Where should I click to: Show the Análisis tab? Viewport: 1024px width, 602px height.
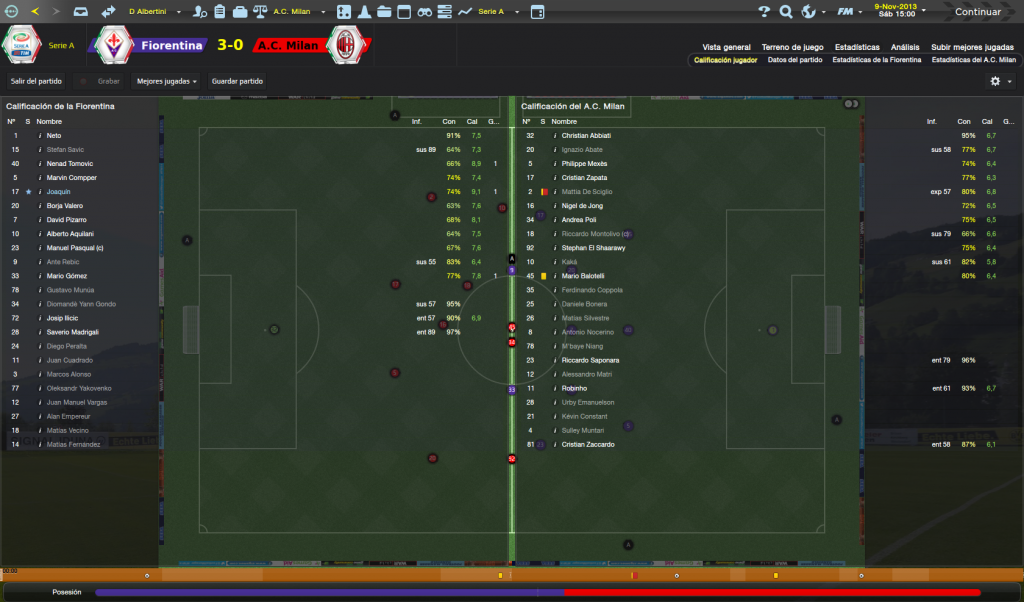(x=905, y=47)
